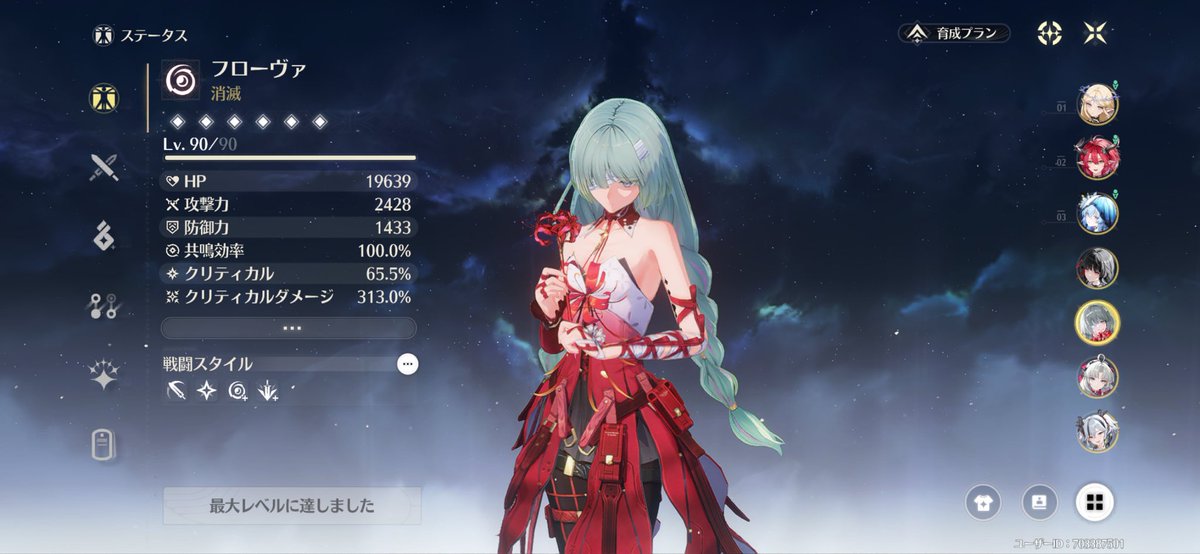Show the connected-nodes skill tree tab
The width and height of the screenshot is (1200, 554).
click(104, 306)
